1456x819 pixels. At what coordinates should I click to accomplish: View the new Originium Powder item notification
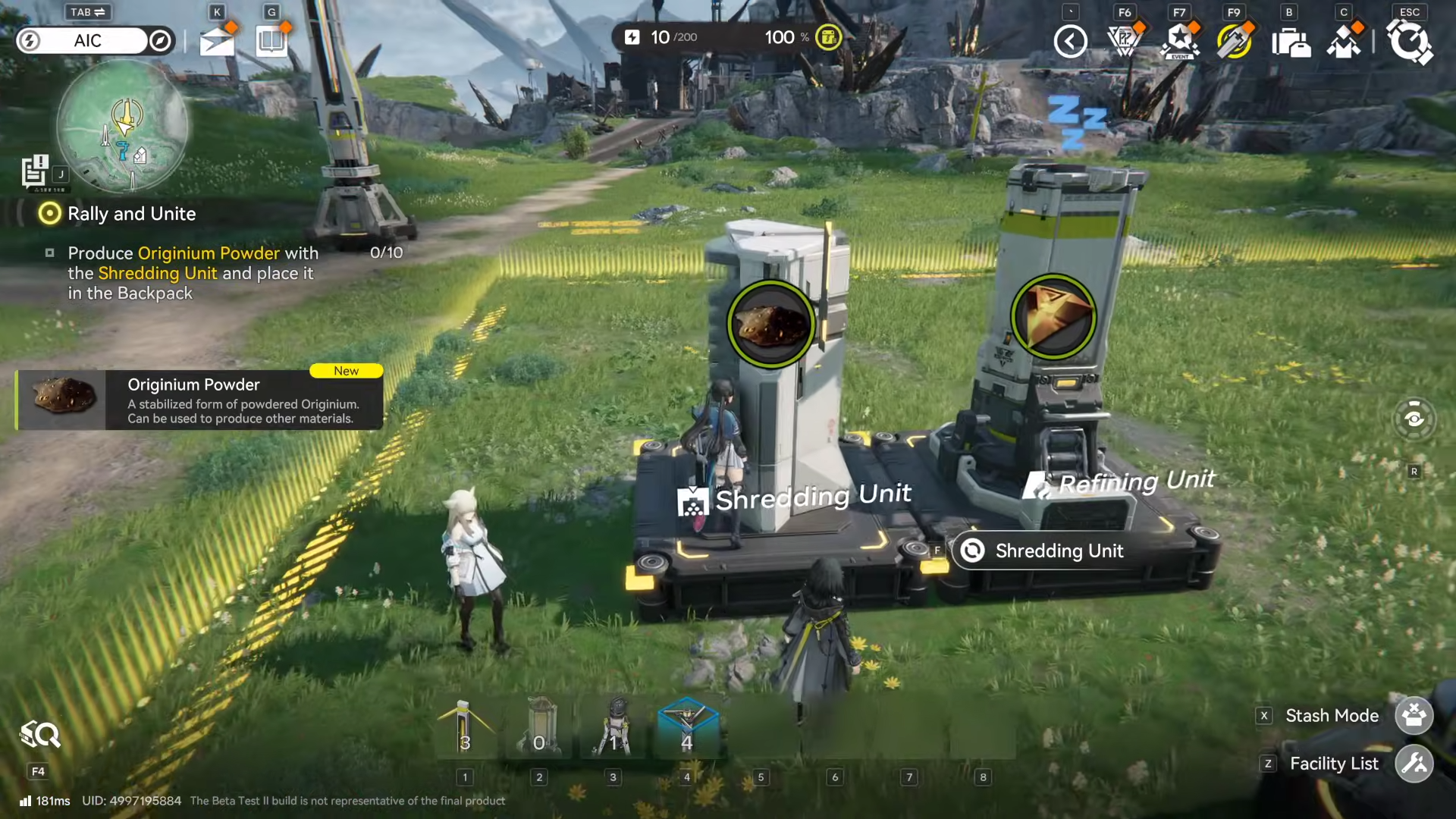(199, 400)
